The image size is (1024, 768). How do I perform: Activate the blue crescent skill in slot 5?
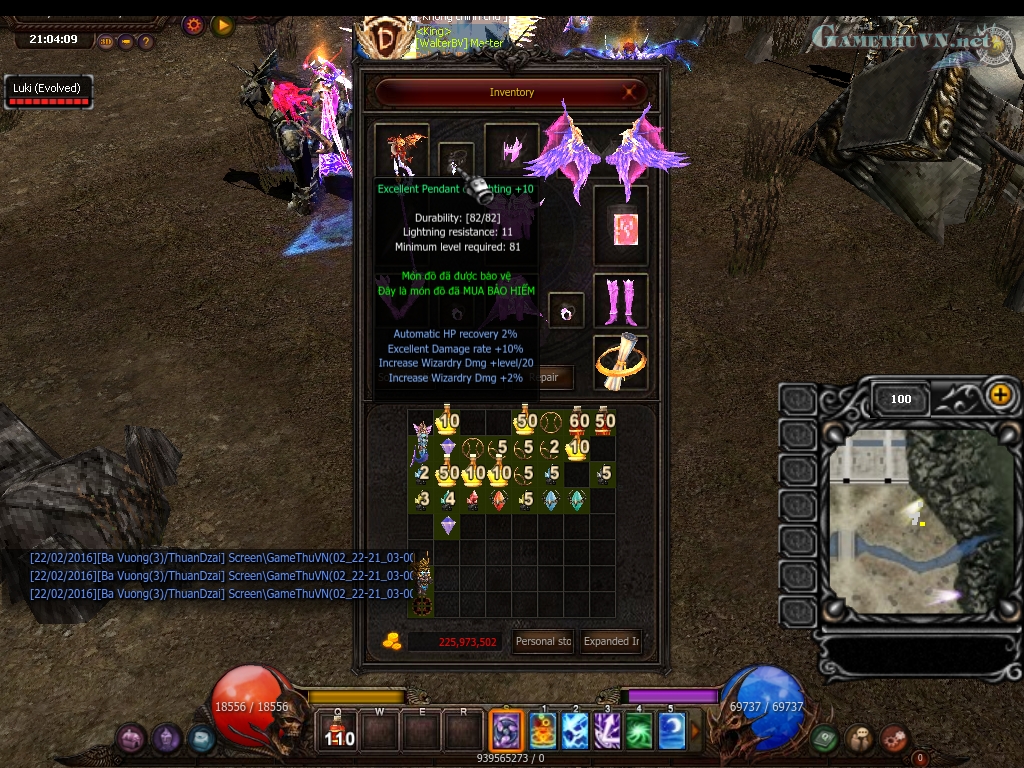click(671, 731)
